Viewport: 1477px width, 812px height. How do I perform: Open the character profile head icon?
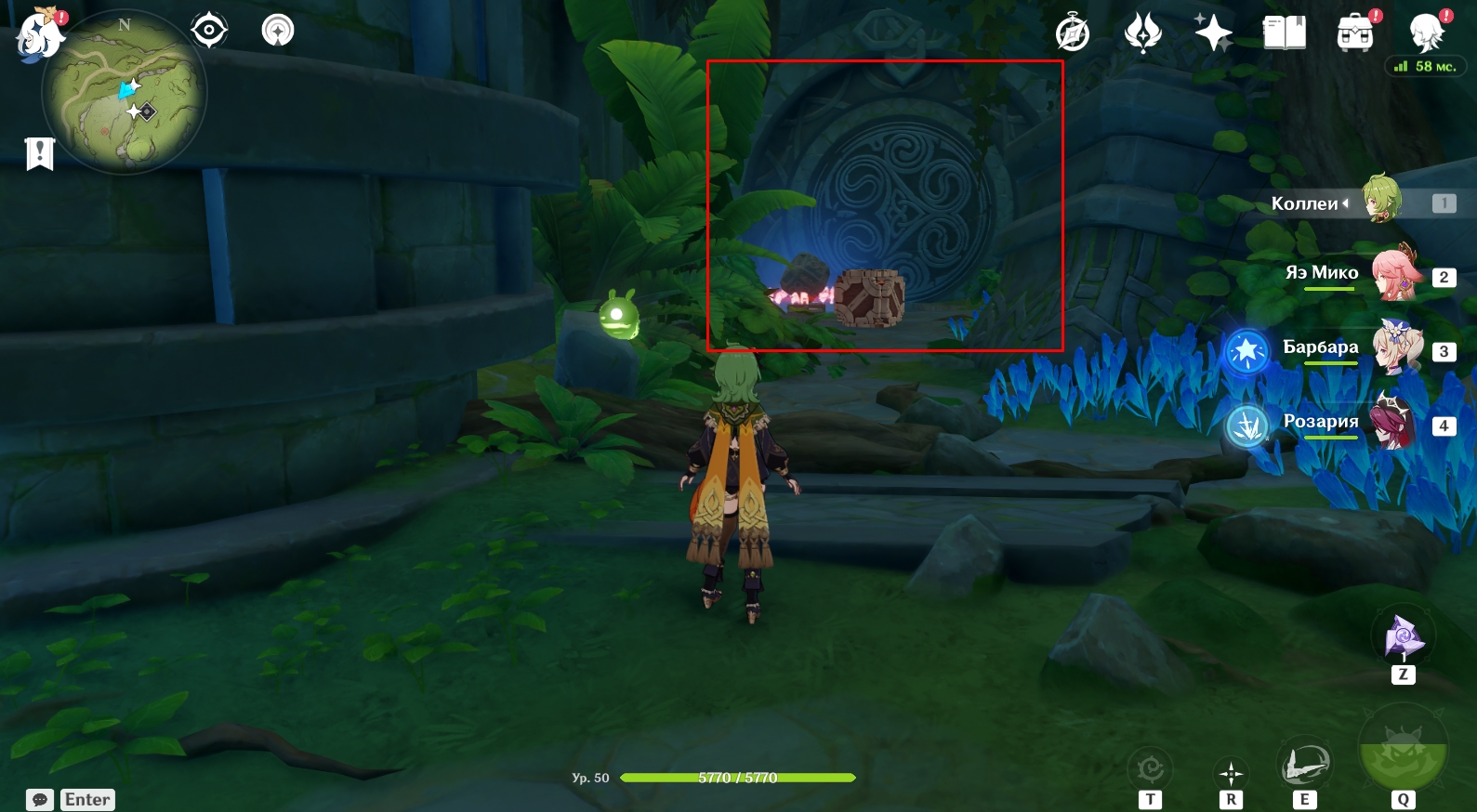point(1425,33)
